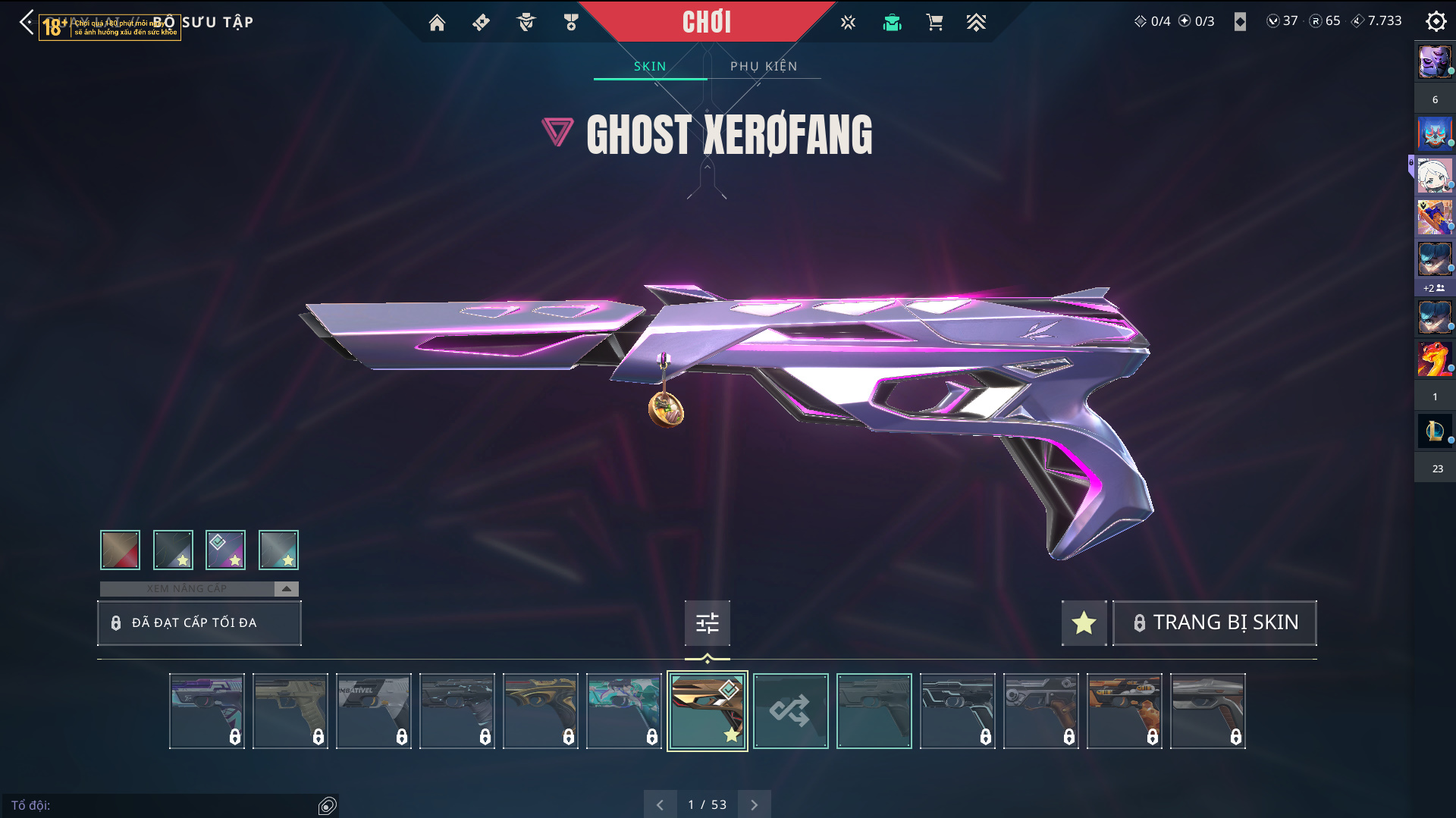The image size is (1456, 818).
Task: Open the settings gear
Action: tap(1436, 21)
